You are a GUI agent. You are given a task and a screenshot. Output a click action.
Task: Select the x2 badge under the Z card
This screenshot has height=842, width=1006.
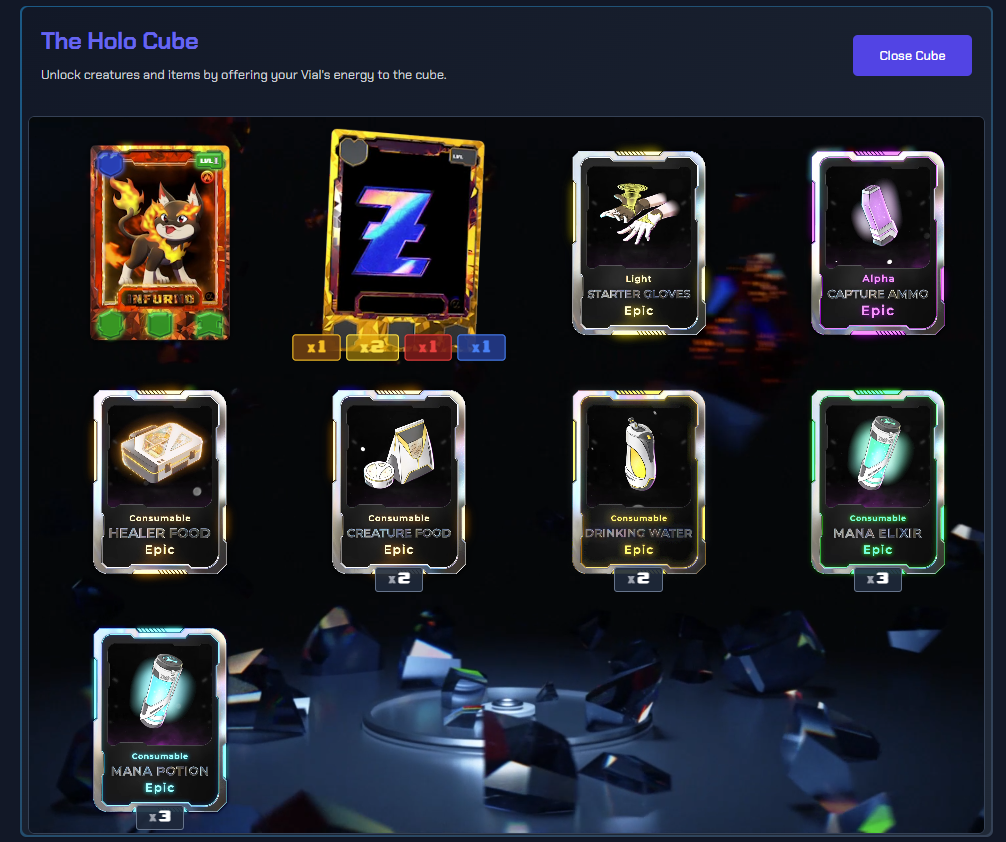(372, 347)
